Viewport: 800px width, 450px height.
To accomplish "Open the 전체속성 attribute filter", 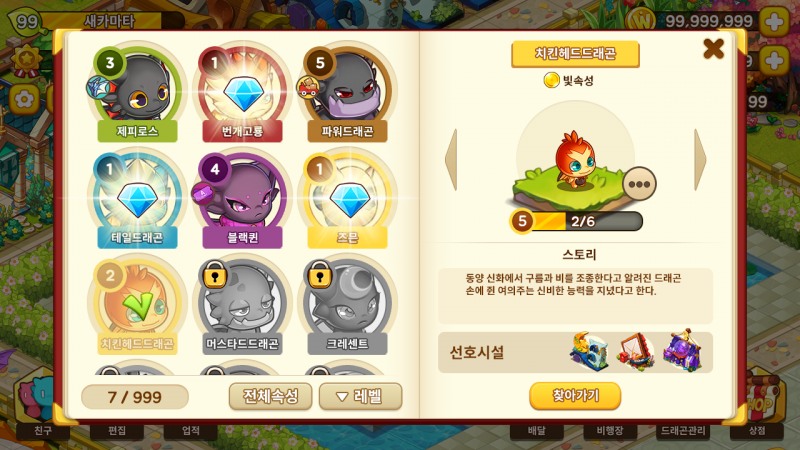I will pos(270,396).
